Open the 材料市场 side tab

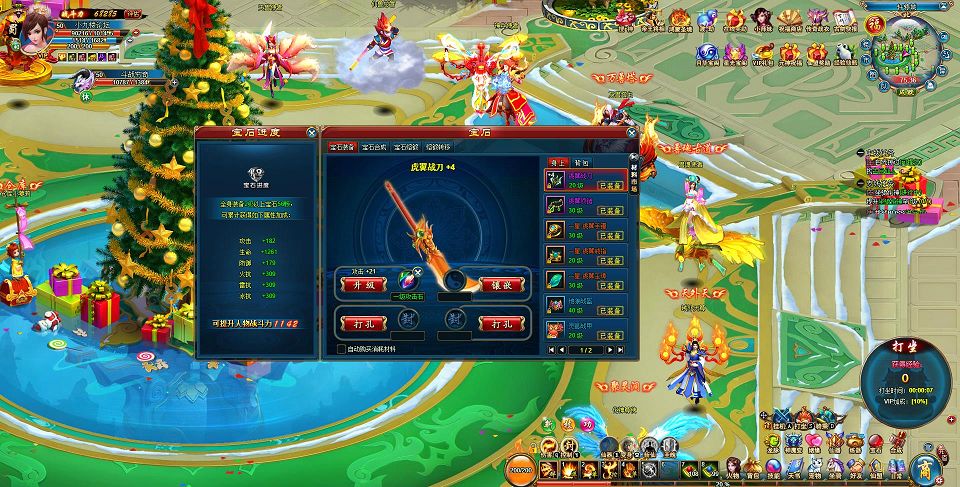(633, 173)
